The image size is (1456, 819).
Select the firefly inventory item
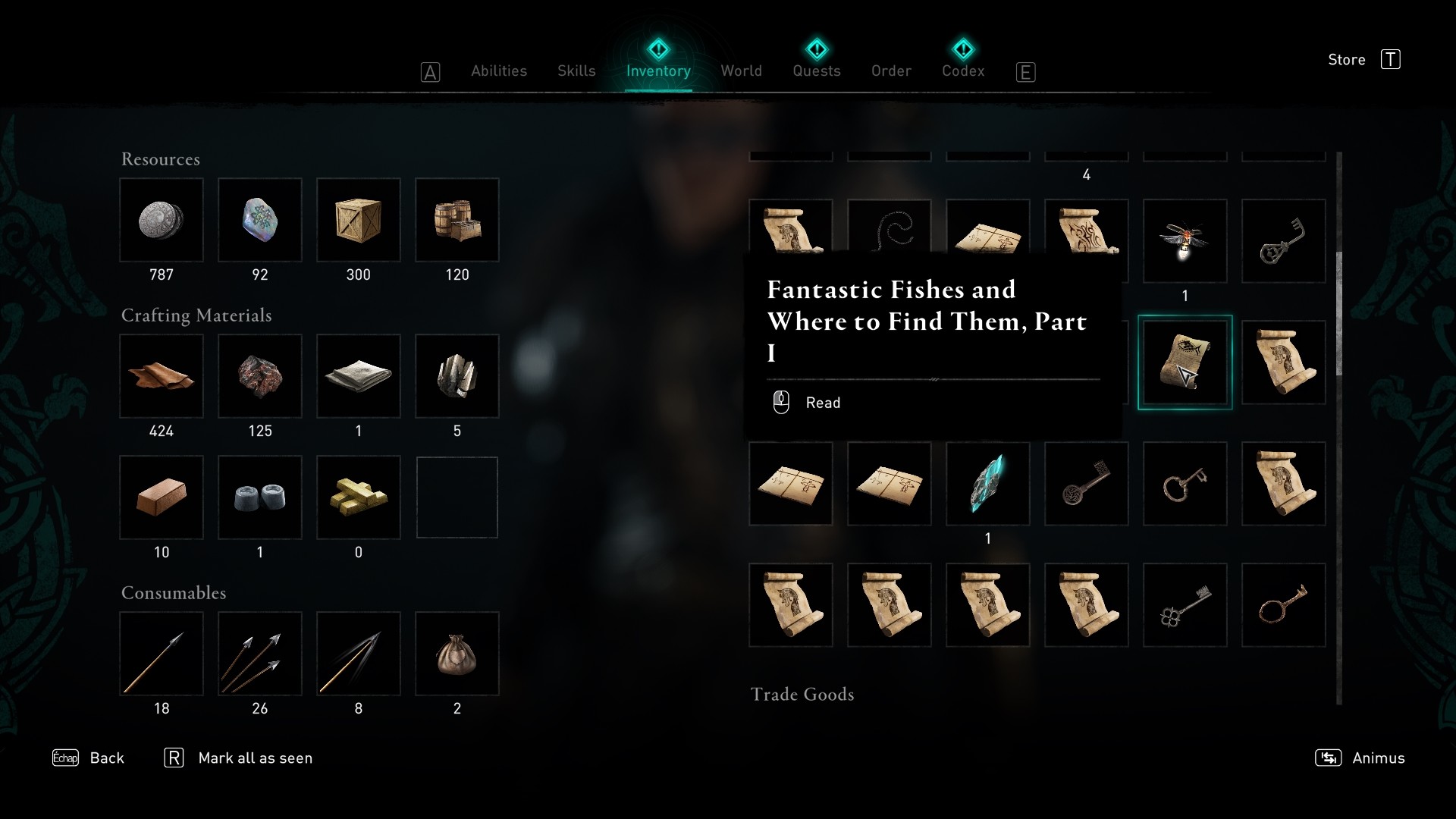1185,241
